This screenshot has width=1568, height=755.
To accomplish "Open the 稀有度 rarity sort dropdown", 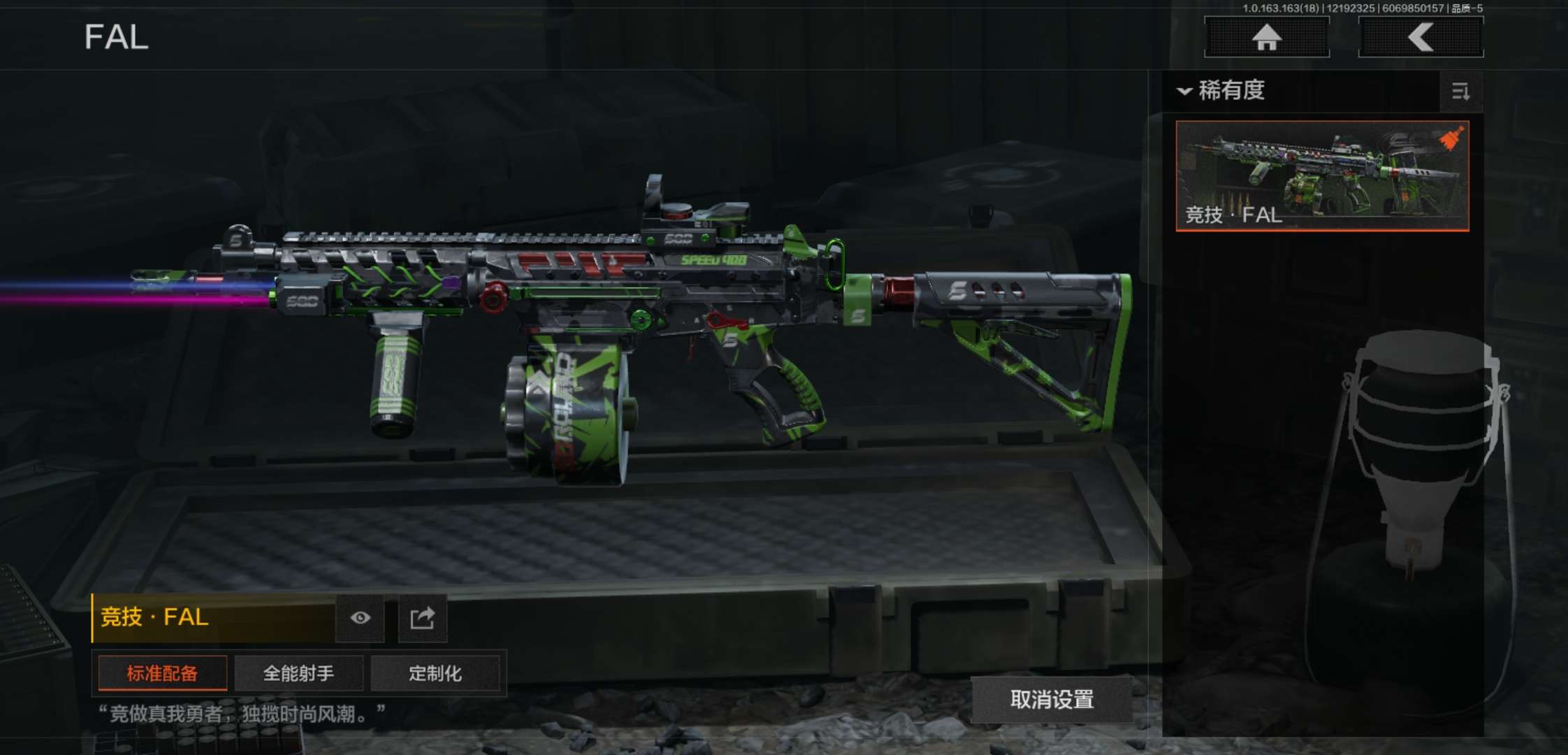I will [1223, 91].
